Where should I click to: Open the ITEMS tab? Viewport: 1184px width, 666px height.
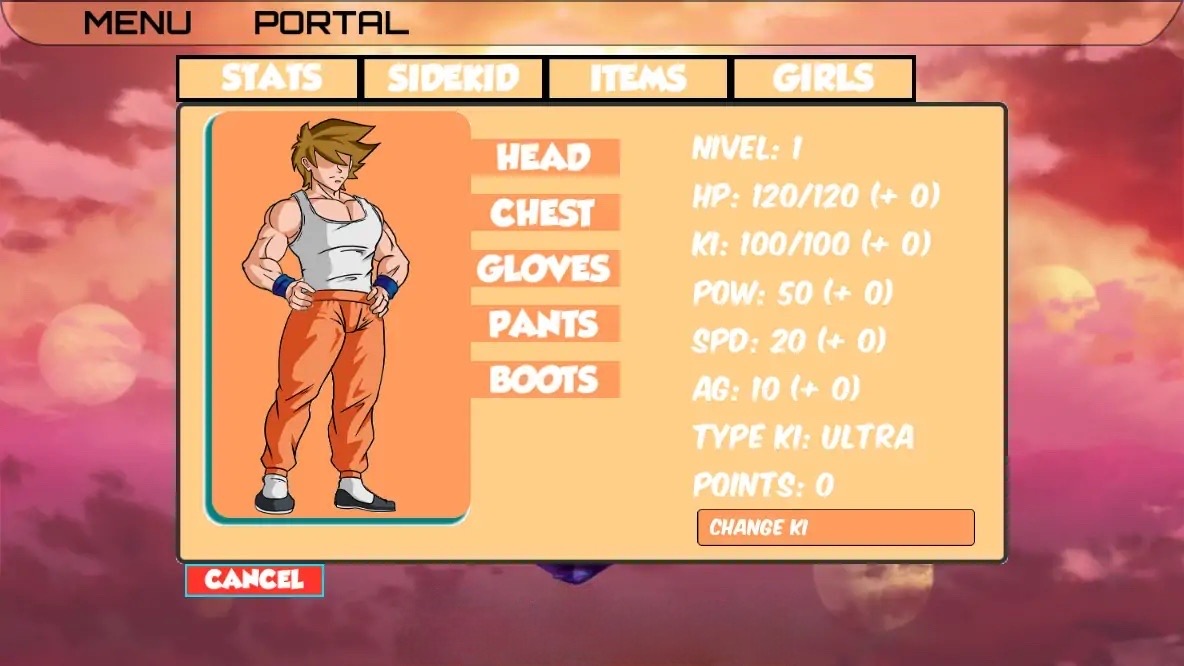(x=638, y=78)
